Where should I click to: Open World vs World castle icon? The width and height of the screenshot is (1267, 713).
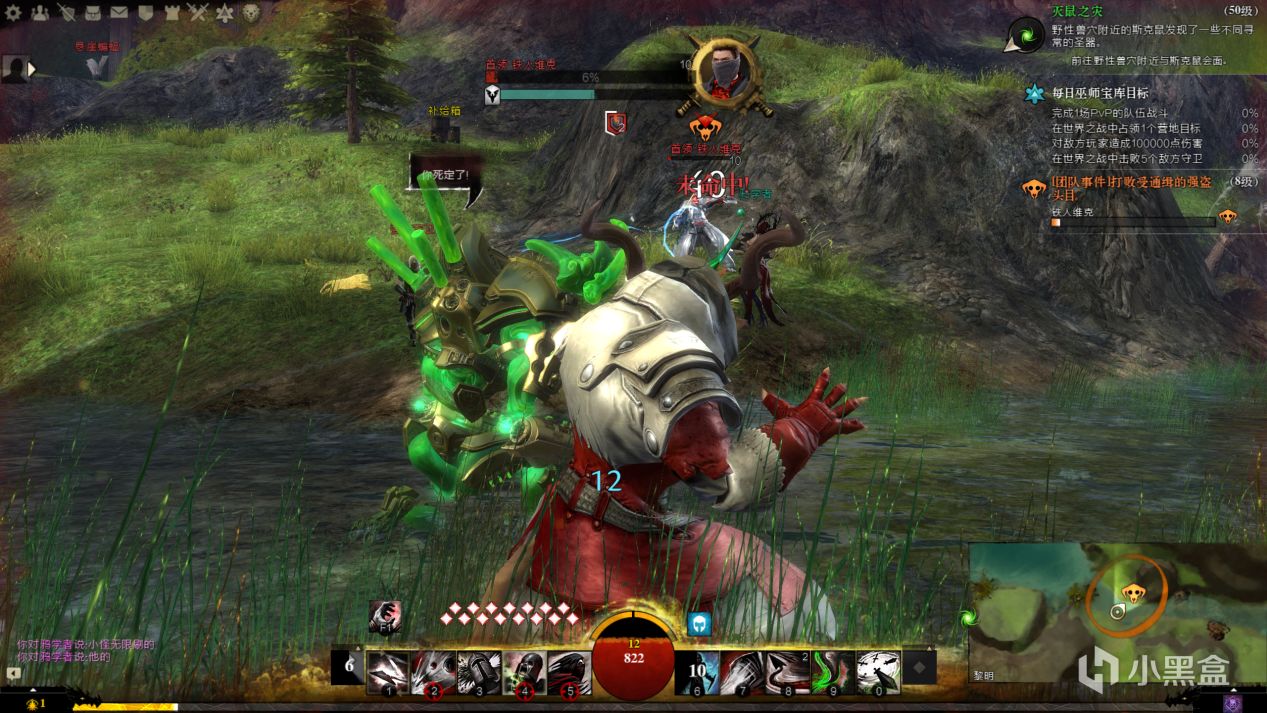(172, 13)
